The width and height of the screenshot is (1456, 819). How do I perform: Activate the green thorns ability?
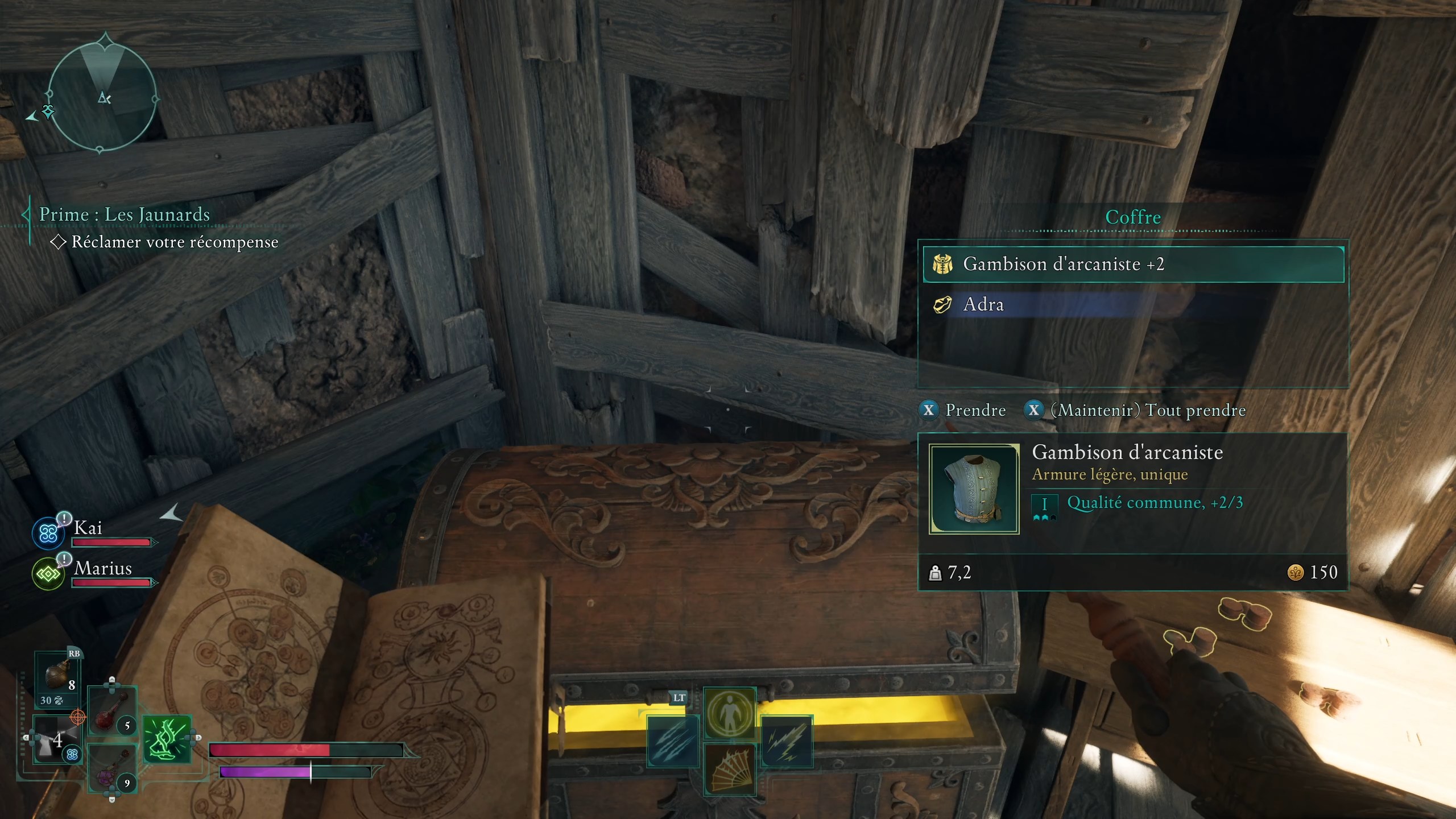click(167, 739)
